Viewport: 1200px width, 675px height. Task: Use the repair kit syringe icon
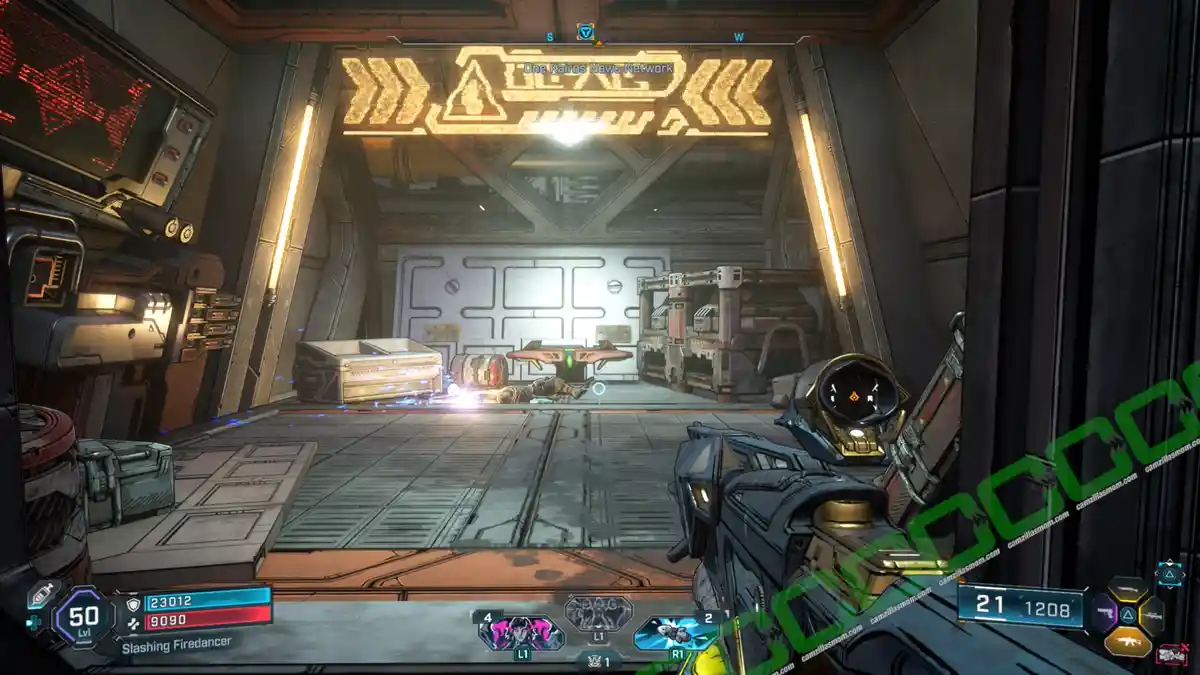coord(41,591)
